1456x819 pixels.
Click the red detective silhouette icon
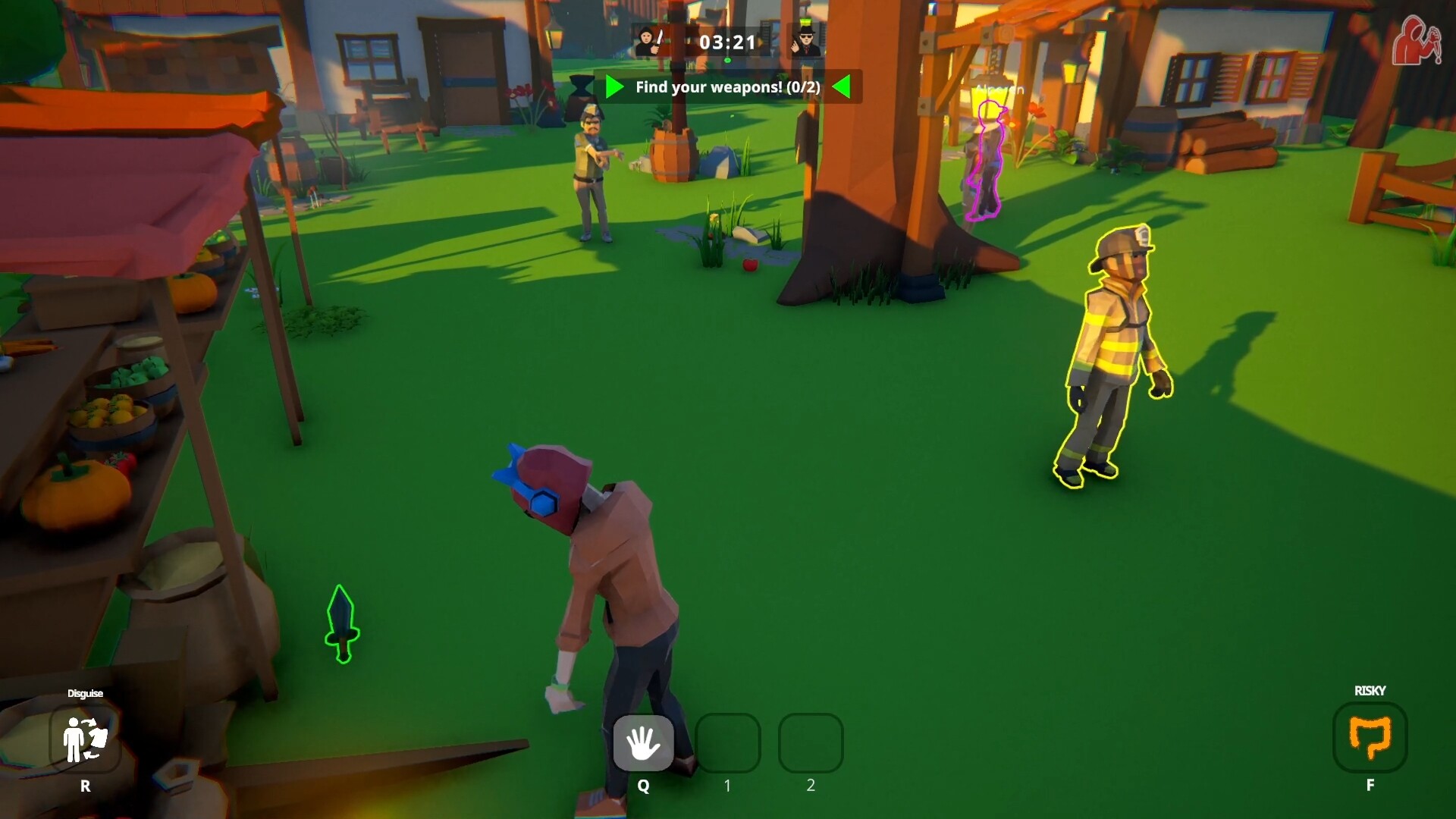click(x=1416, y=42)
